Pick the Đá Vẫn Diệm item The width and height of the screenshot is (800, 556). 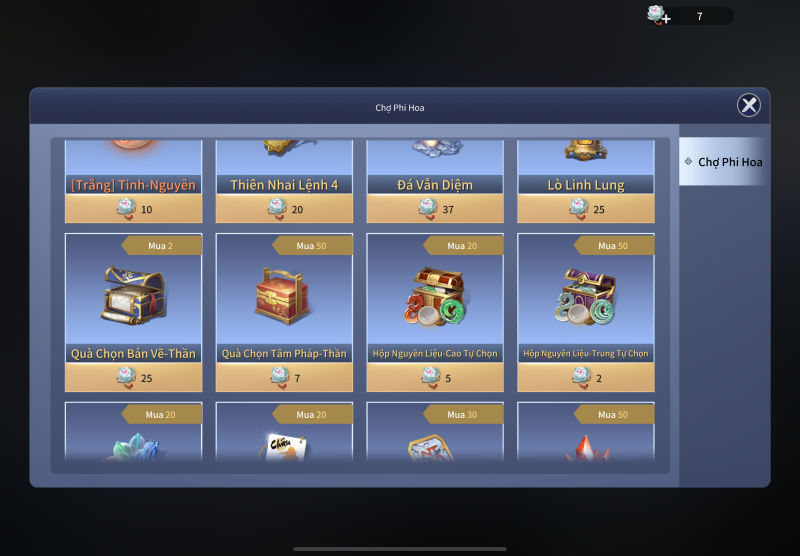pos(435,167)
